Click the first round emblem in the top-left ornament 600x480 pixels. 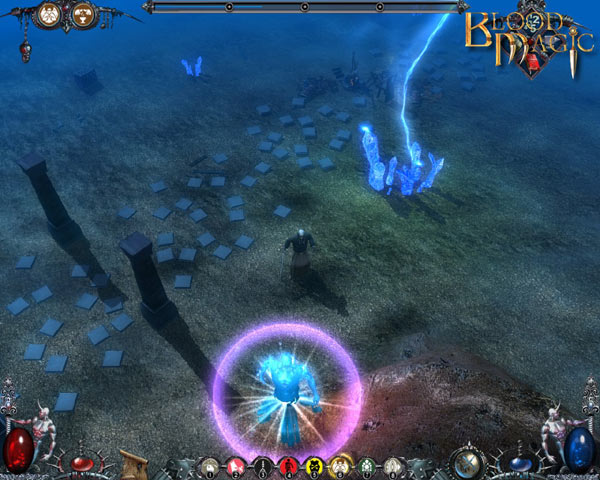tap(46, 15)
